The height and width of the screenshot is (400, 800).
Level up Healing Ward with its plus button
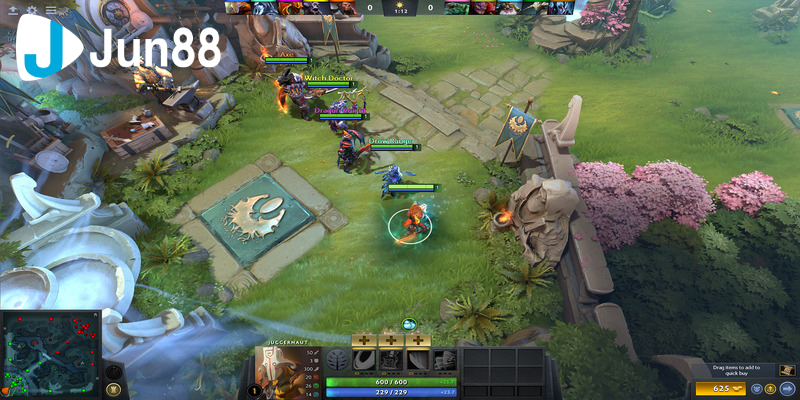pyautogui.click(x=391, y=342)
